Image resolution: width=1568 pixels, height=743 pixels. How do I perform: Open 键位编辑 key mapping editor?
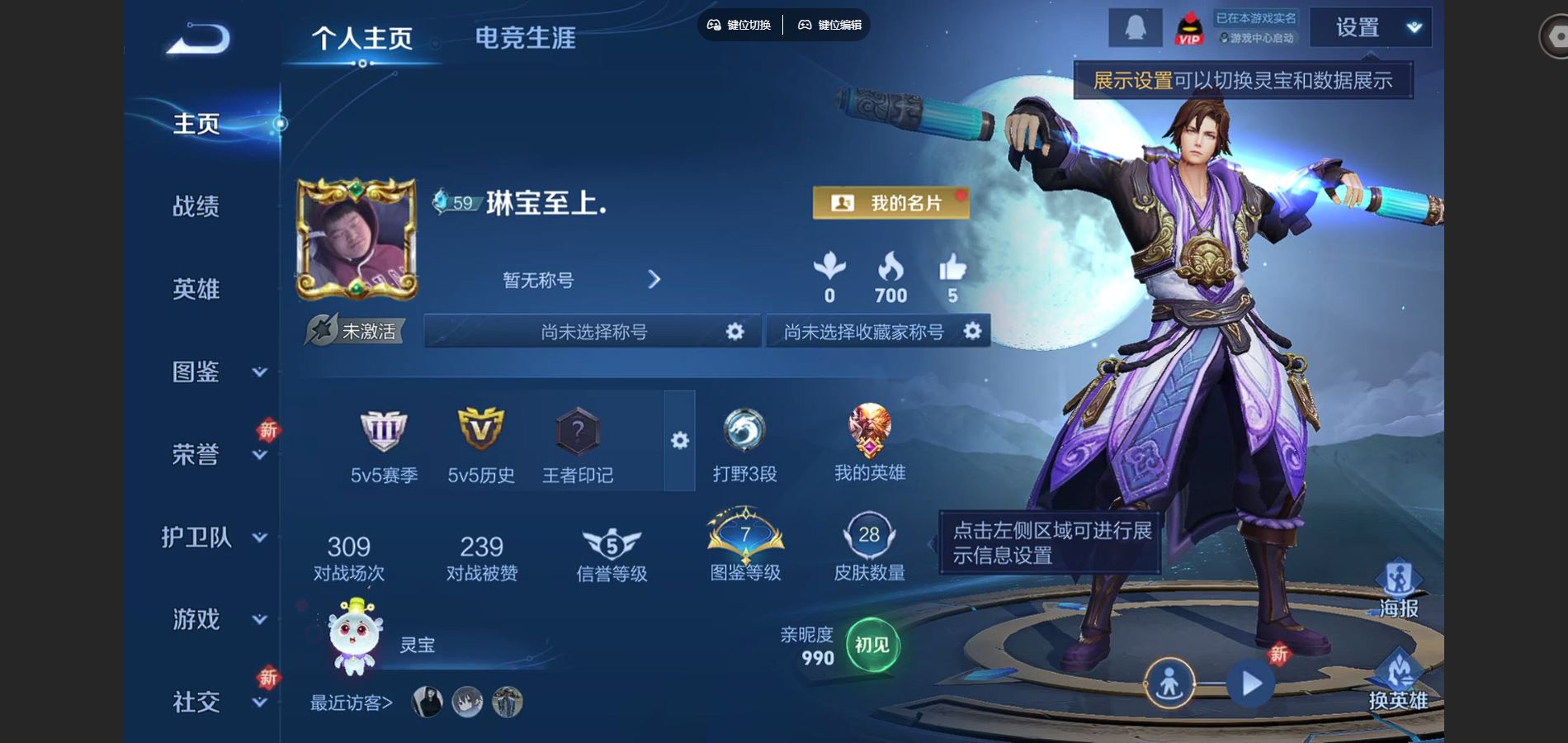pos(829,25)
